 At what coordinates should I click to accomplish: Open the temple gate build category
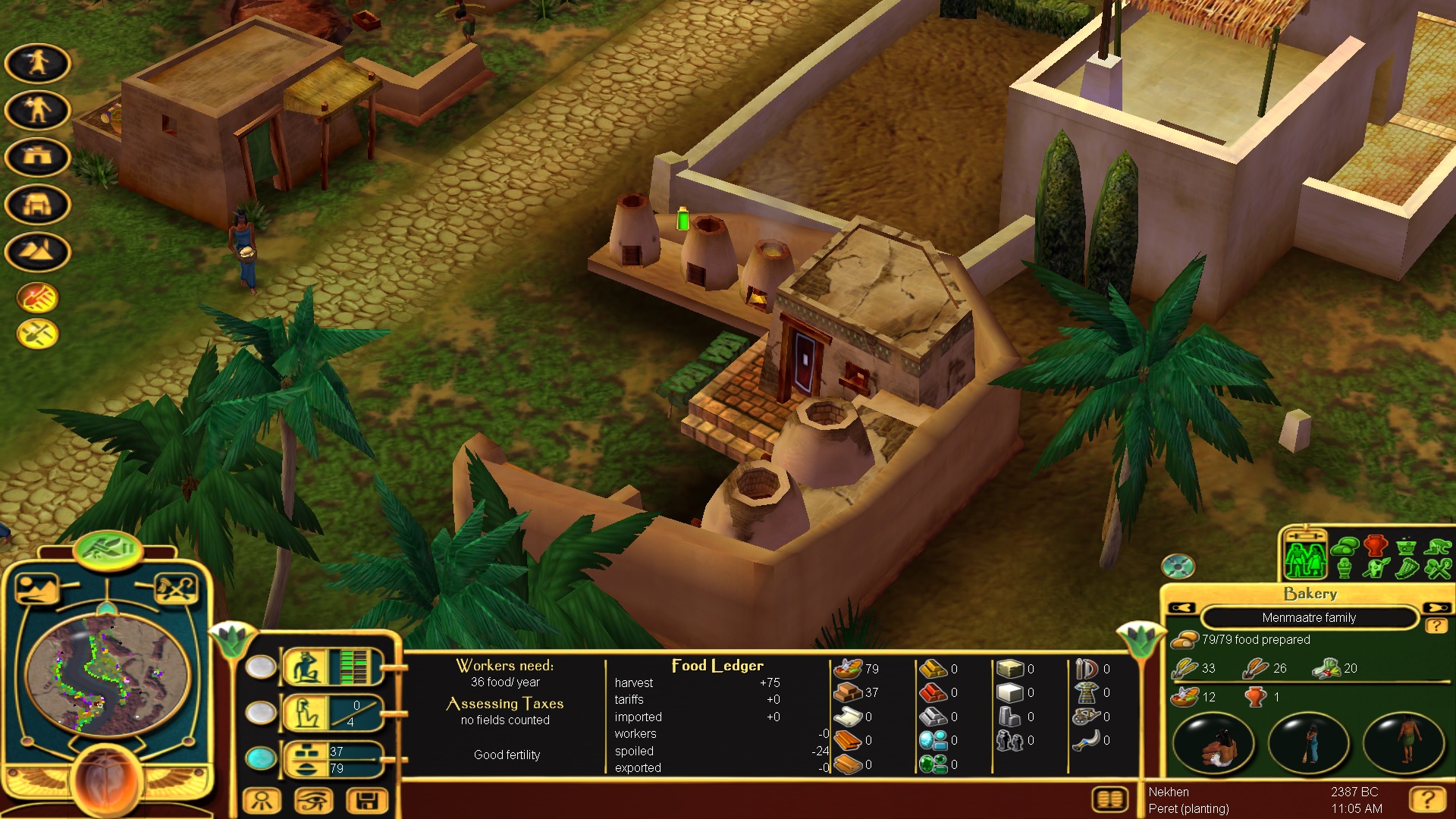pos(37,204)
